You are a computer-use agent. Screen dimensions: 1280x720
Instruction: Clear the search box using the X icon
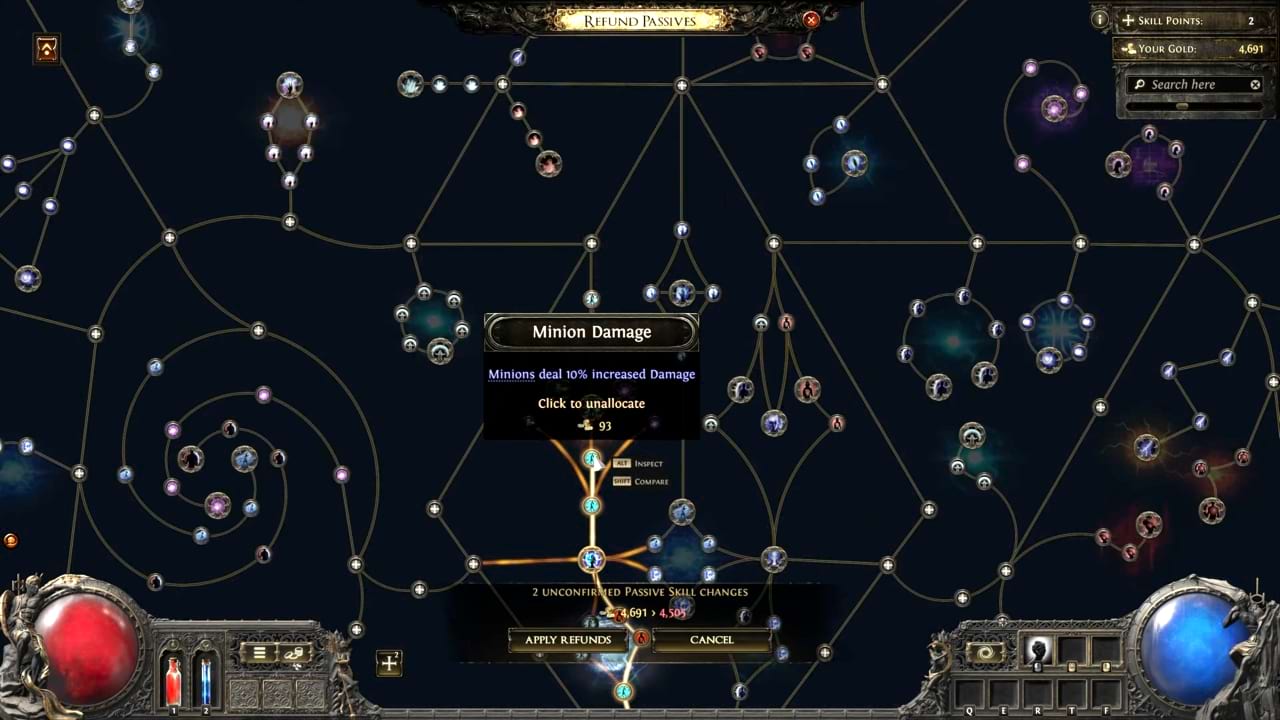(1255, 84)
